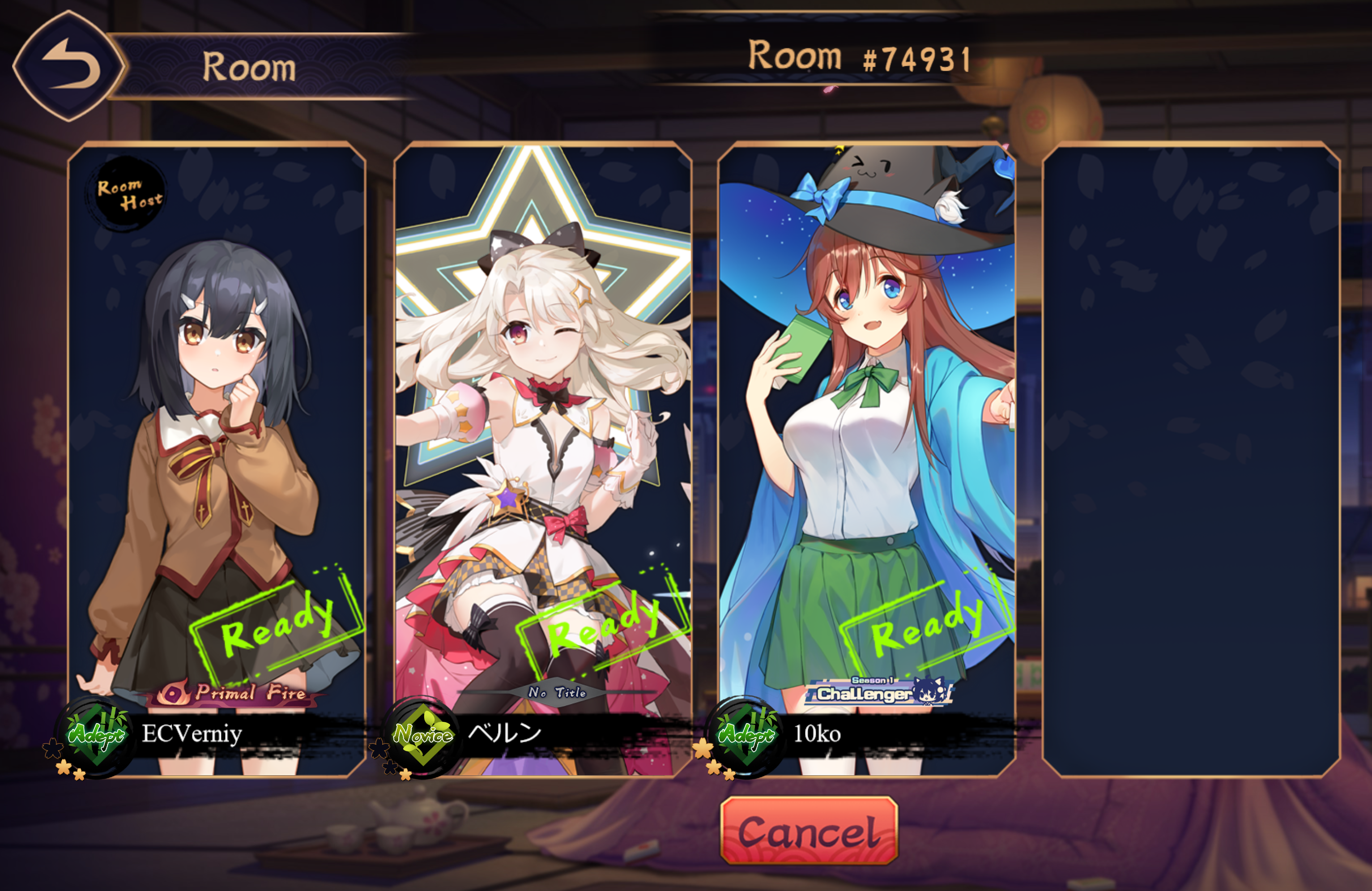
Task: Click 10ko's Adept rank badge
Action: pos(746,736)
